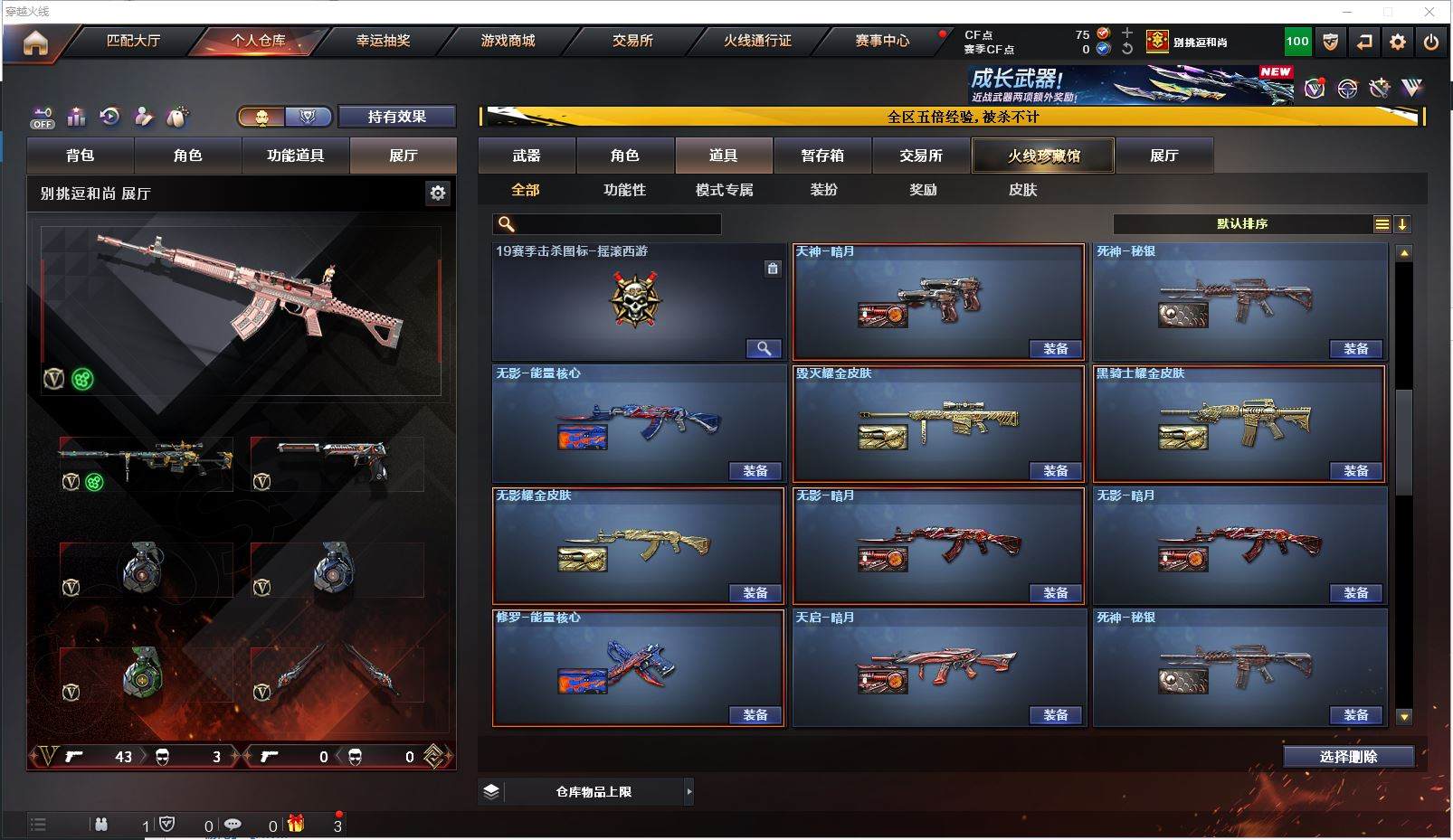Switch to the 武器 weapons tab
The image size is (1453, 840).
tap(527, 156)
